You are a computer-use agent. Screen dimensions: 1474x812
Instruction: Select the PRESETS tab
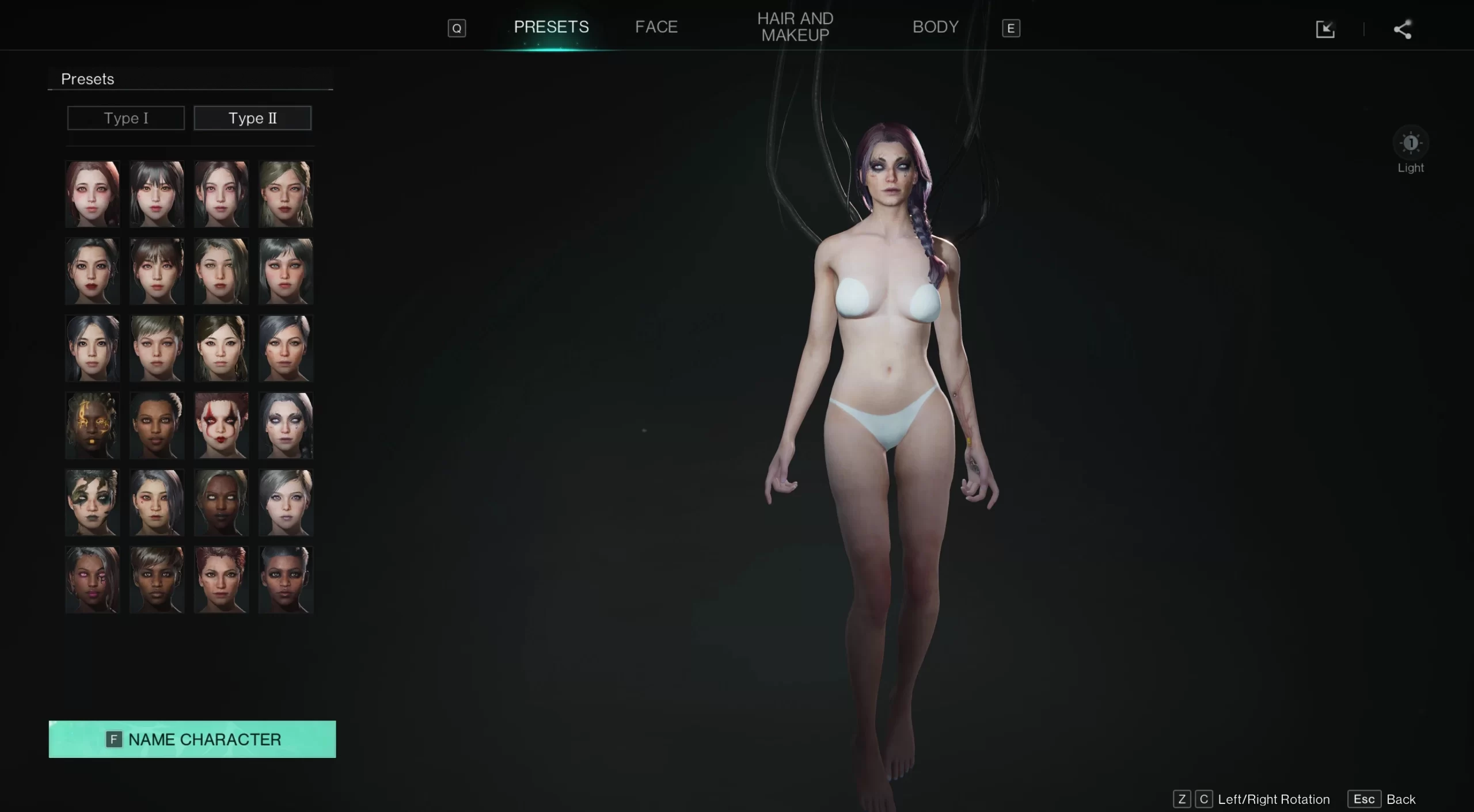[x=550, y=26]
